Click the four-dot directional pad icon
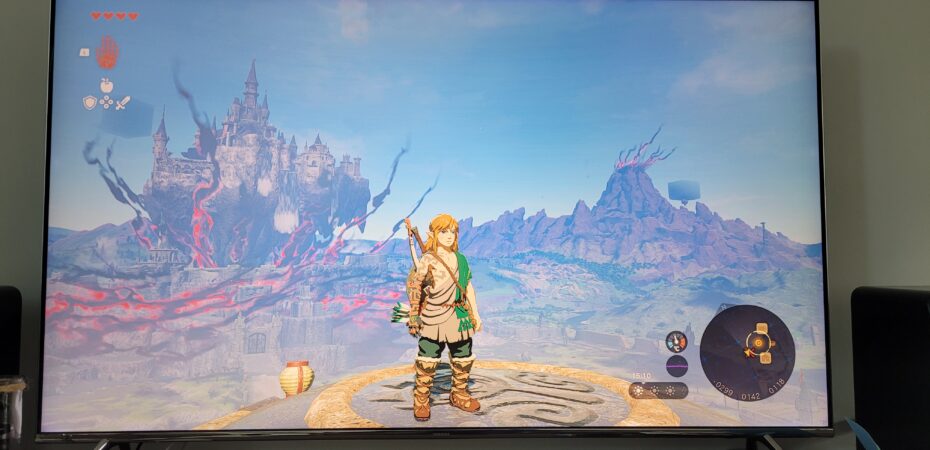 [x=106, y=102]
